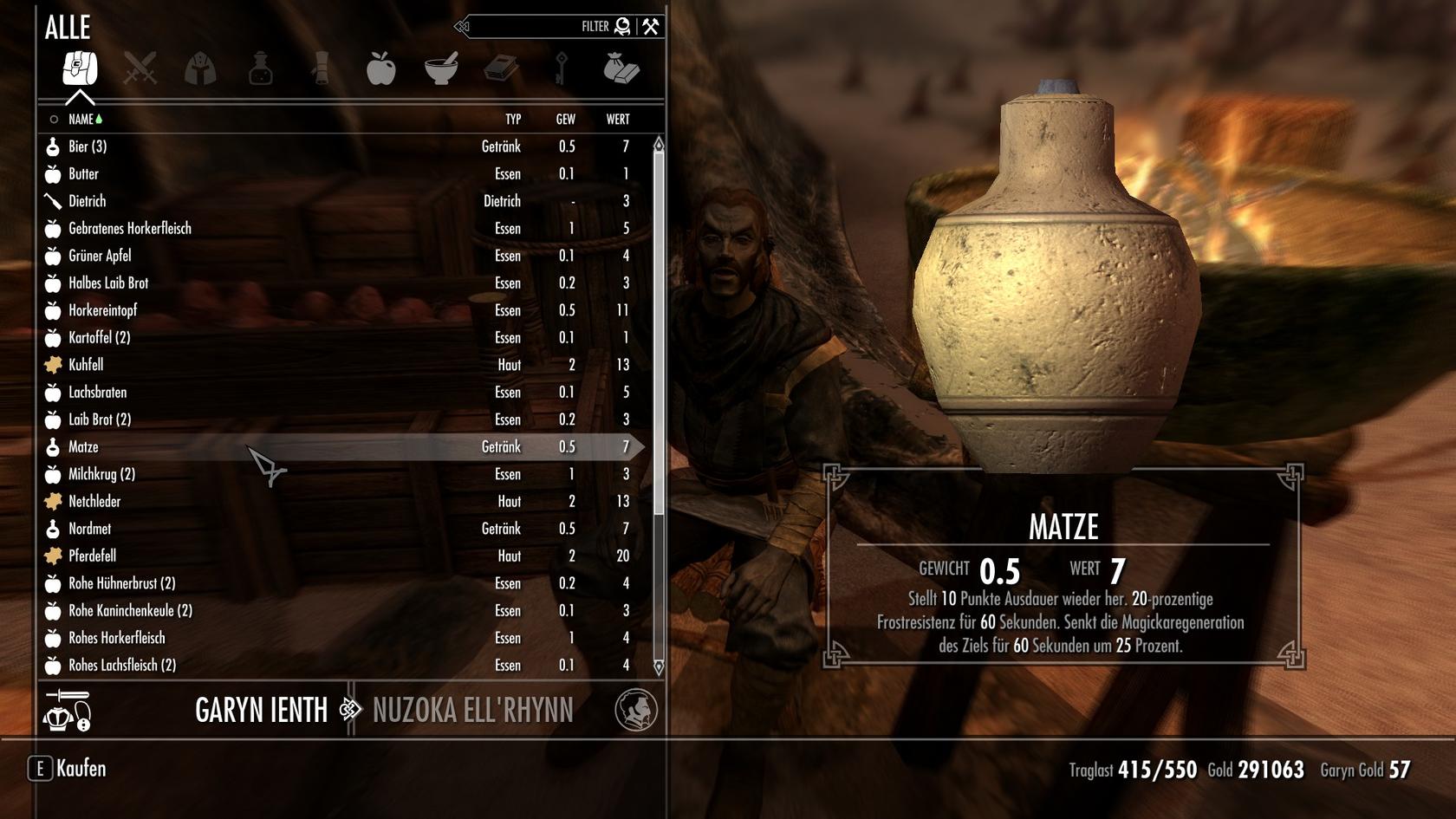Image resolution: width=1456 pixels, height=819 pixels.
Task: Switch to the keys category tab
Action: [x=562, y=68]
